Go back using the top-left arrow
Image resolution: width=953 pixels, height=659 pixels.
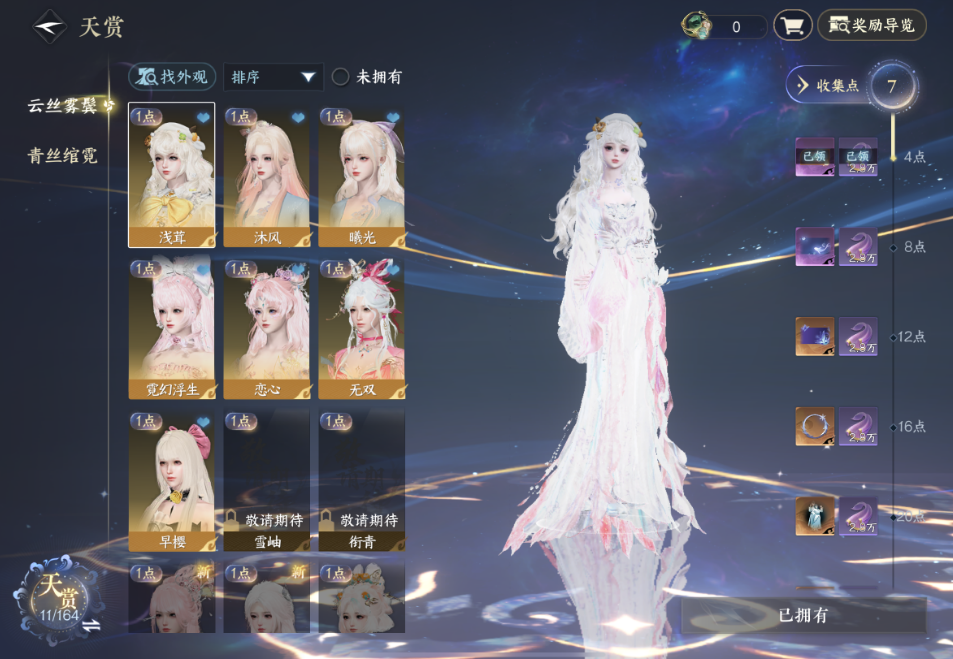(x=49, y=27)
